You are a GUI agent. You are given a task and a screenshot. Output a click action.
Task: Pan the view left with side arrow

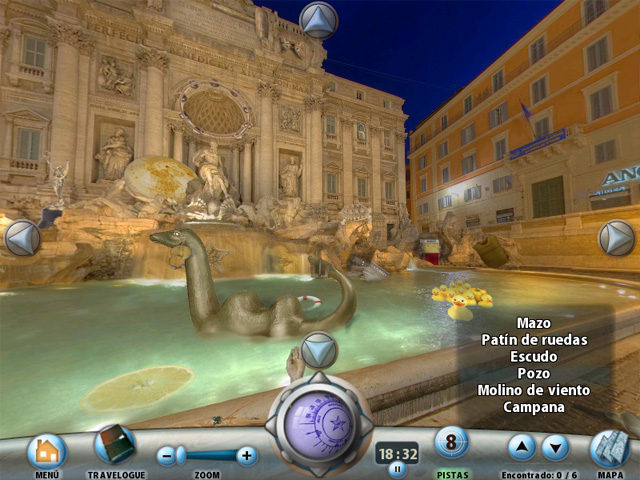[x=22, y=238]
